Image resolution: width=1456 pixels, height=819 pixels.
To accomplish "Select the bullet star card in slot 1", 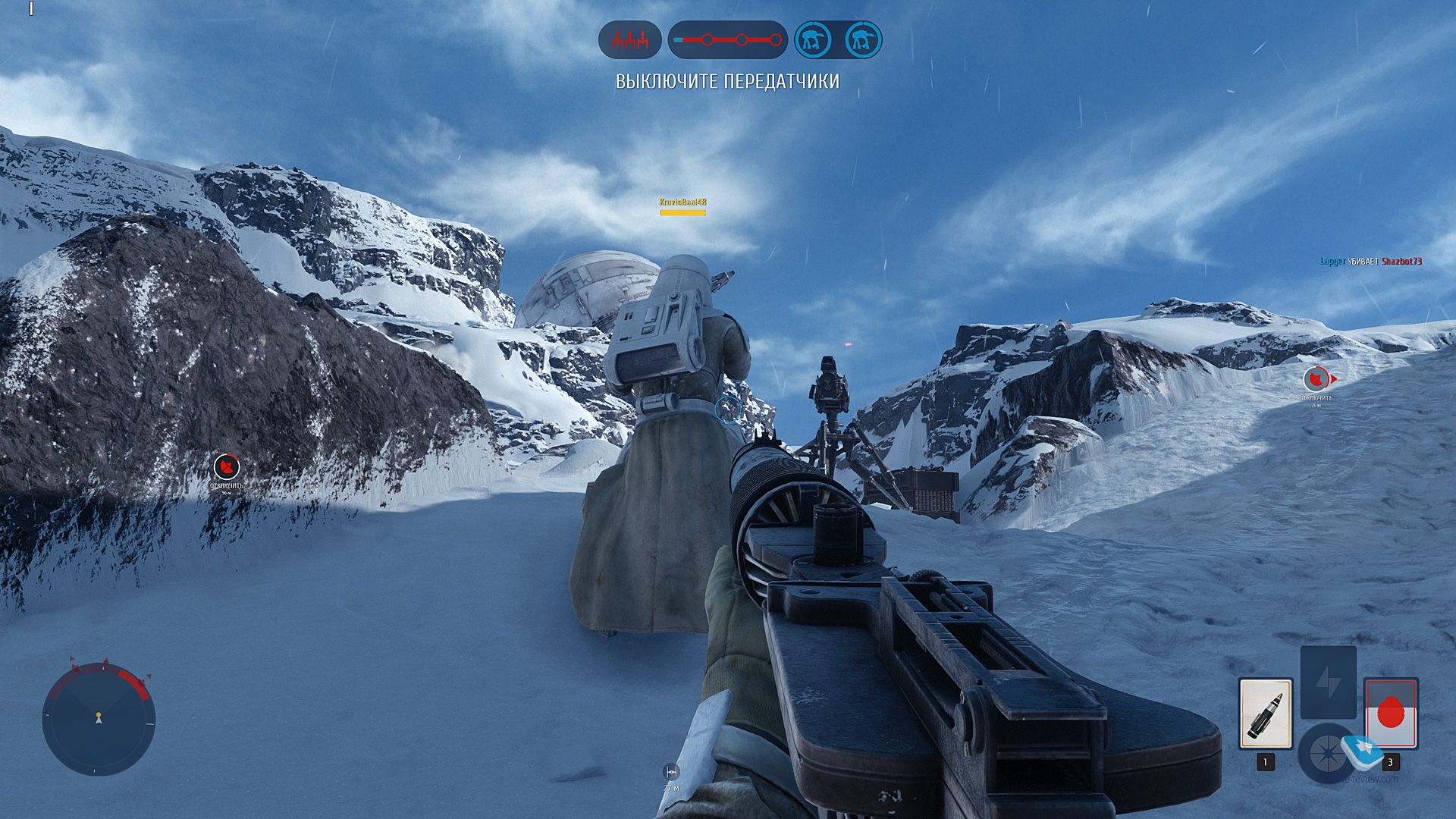I will tap(1266, 714).
